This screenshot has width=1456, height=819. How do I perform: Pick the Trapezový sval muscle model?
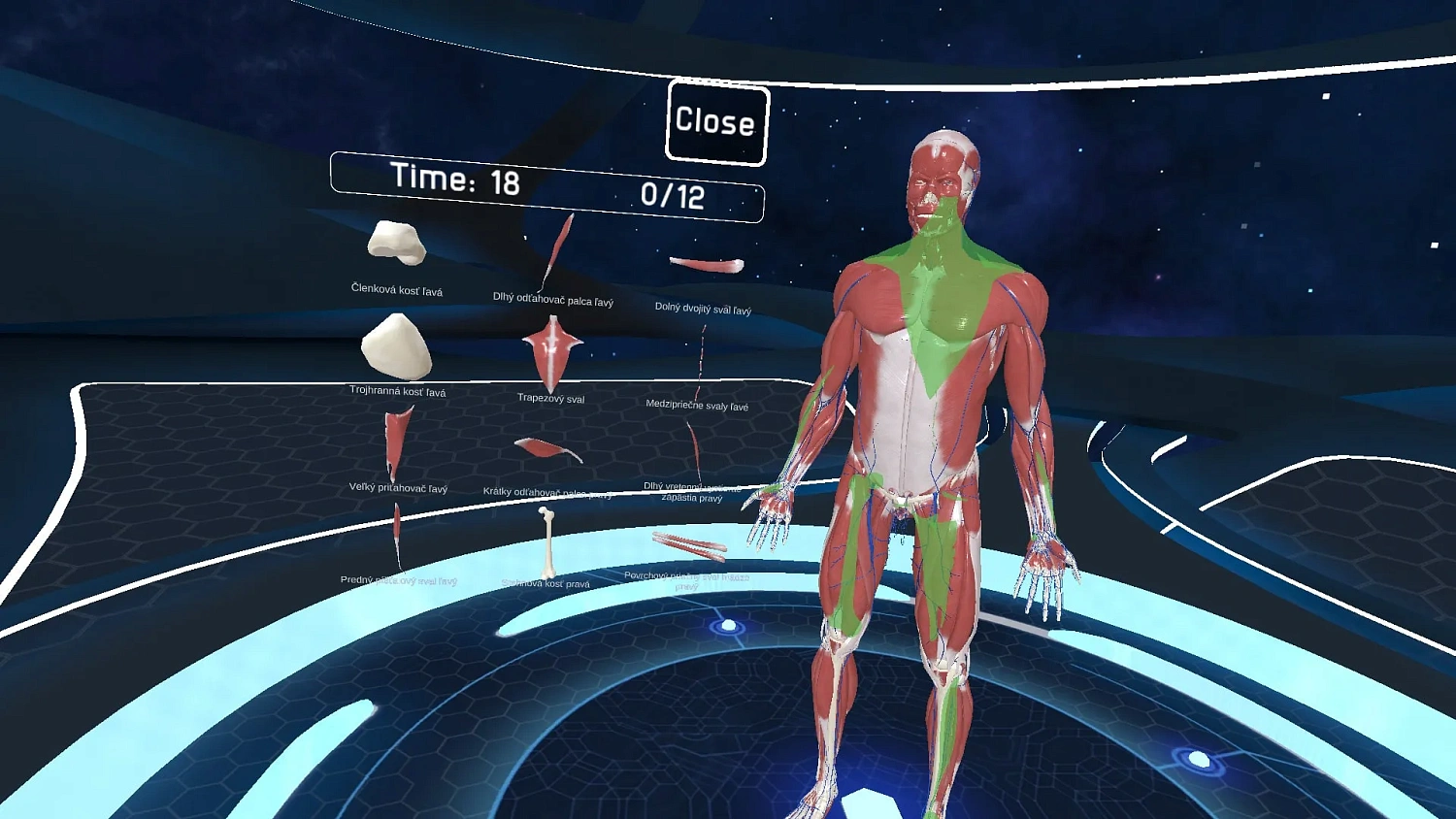coord(550,351)
